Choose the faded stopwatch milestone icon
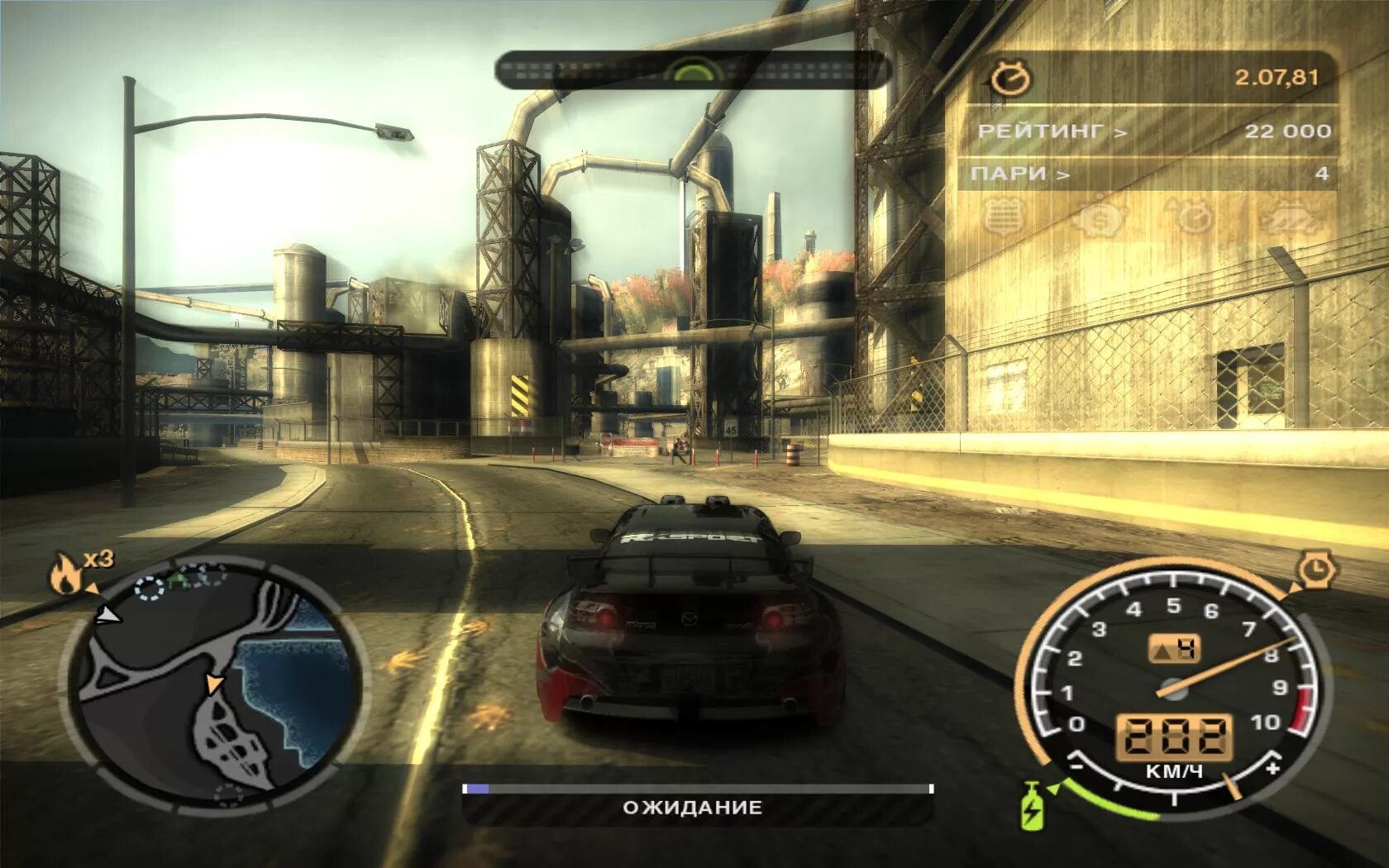Screen dimensions: 1389x868 click(x=1192, y=217)
